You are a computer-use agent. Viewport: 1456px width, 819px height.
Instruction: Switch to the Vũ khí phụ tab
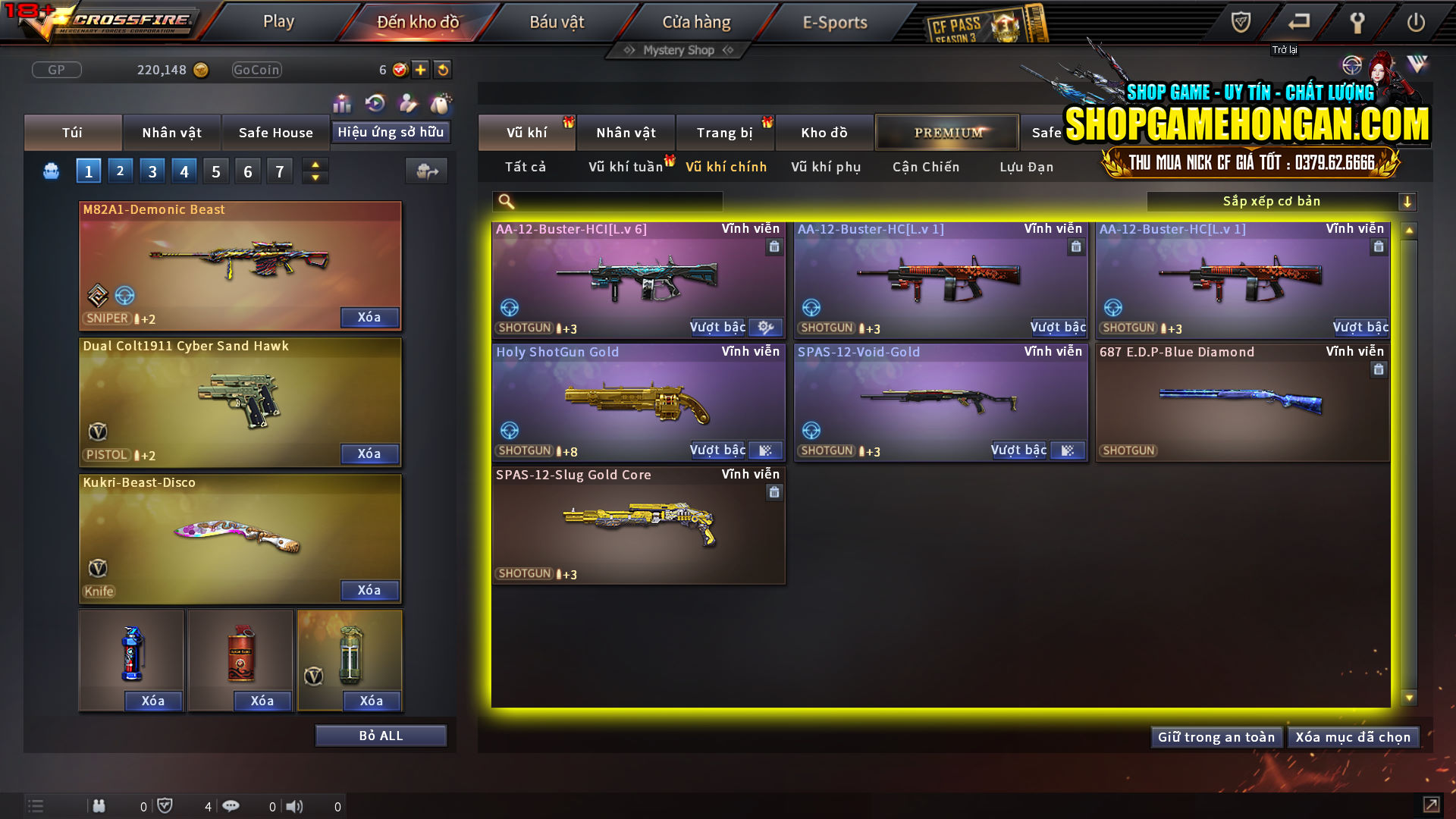click(824, 167)
